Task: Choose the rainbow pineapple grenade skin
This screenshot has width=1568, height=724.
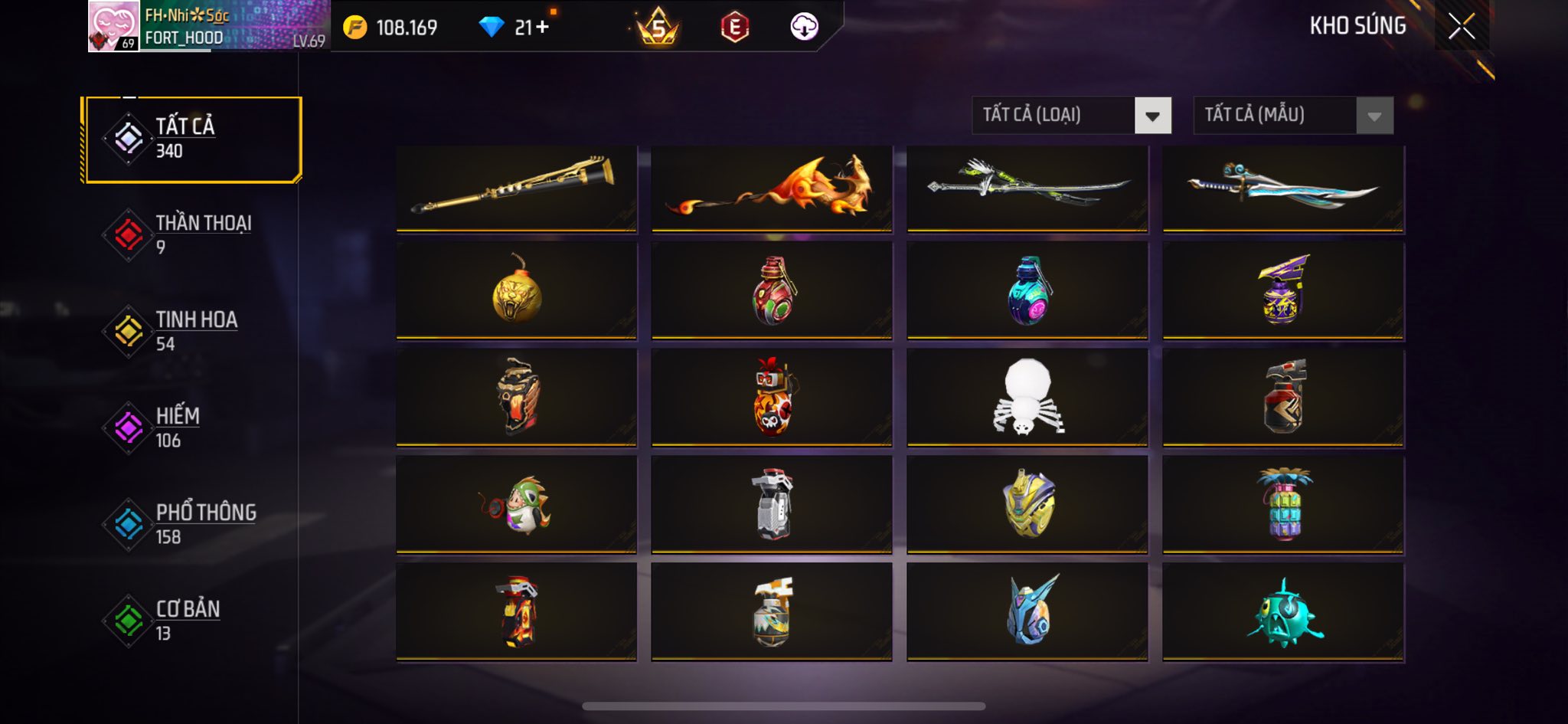Action: tap(1283, 504)
